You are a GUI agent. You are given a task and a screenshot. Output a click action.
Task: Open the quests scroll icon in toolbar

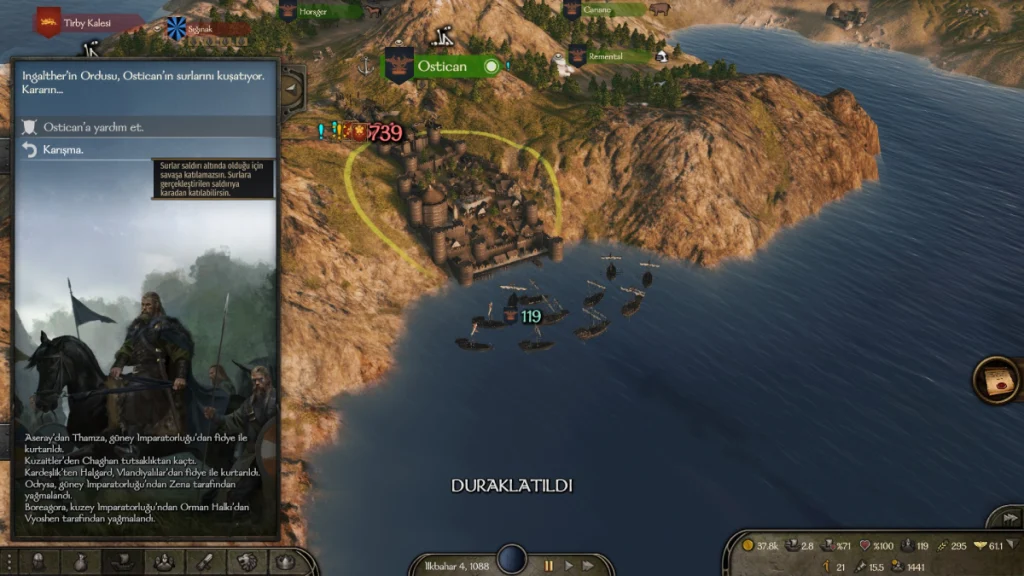pyautogui.click(x=204, y=561)
